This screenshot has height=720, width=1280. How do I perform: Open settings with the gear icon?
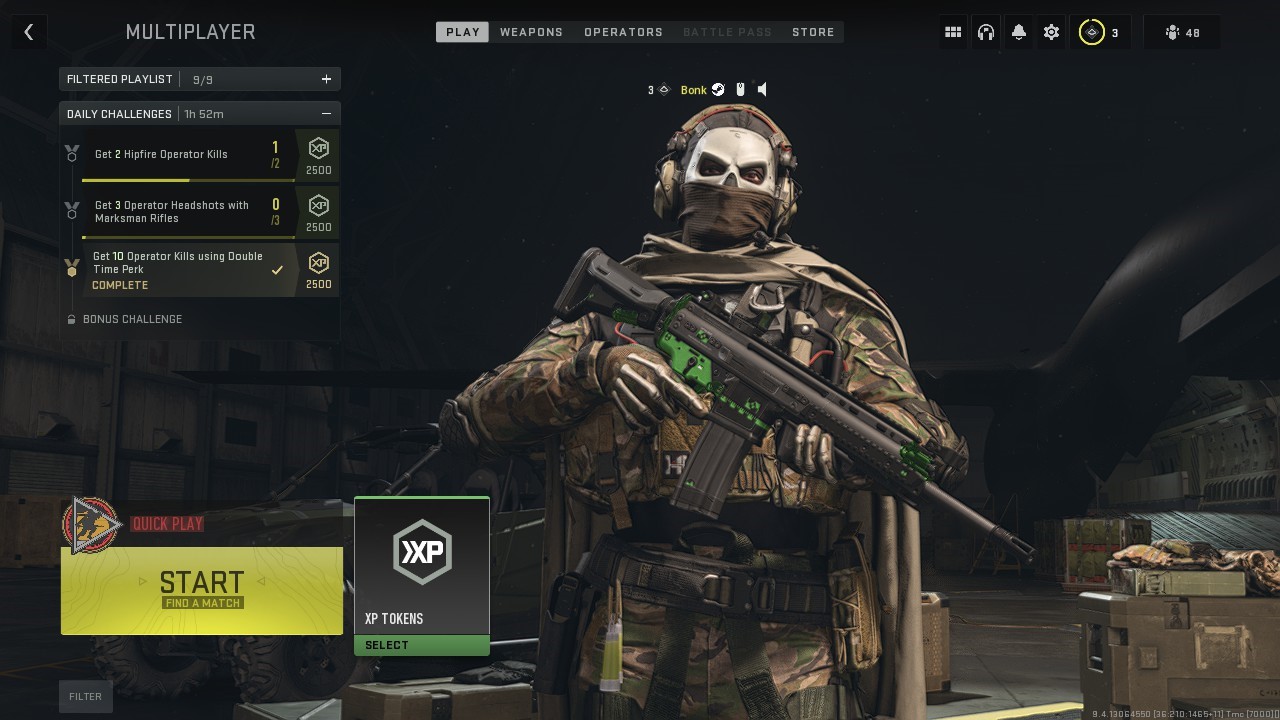(x=1051, y=31)
